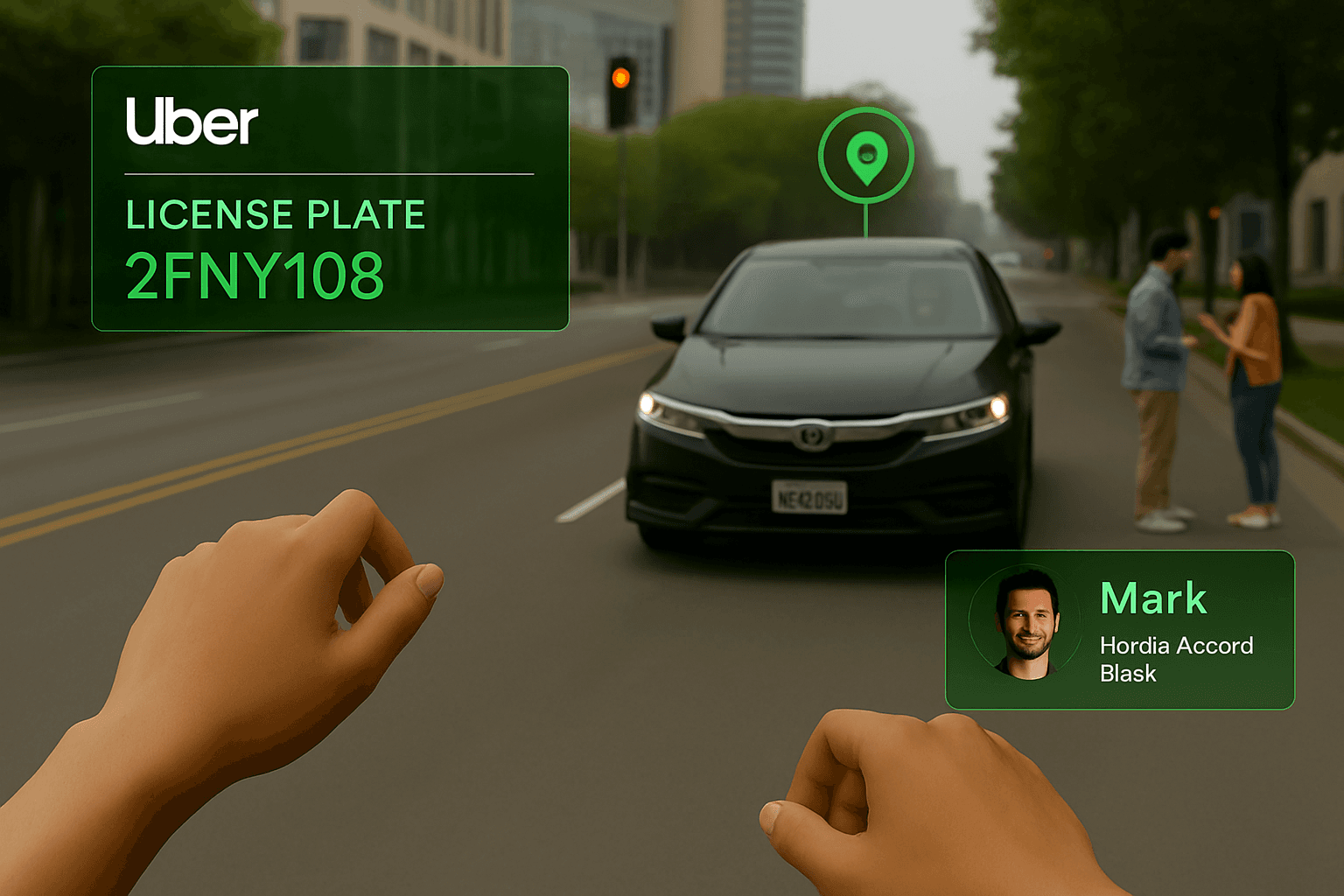The width and height of the screenshot is (1344, 896).
Task: Select the green location pin marker
Action: point(866,157)
